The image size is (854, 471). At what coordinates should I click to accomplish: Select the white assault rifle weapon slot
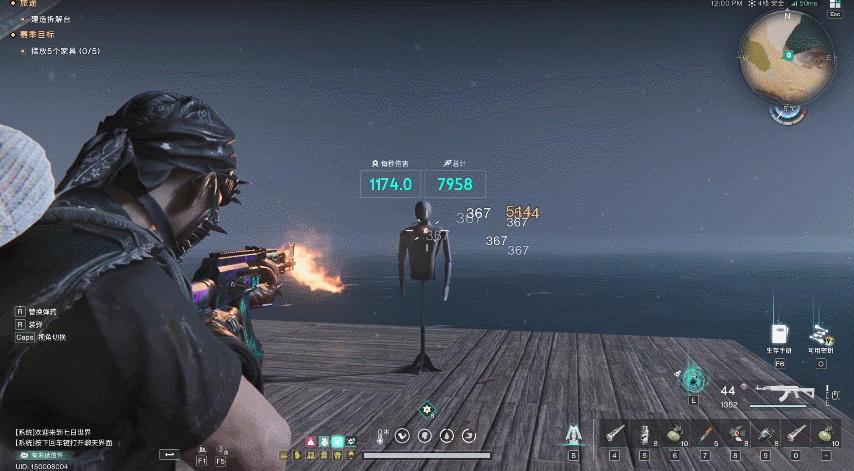[782, 390]
